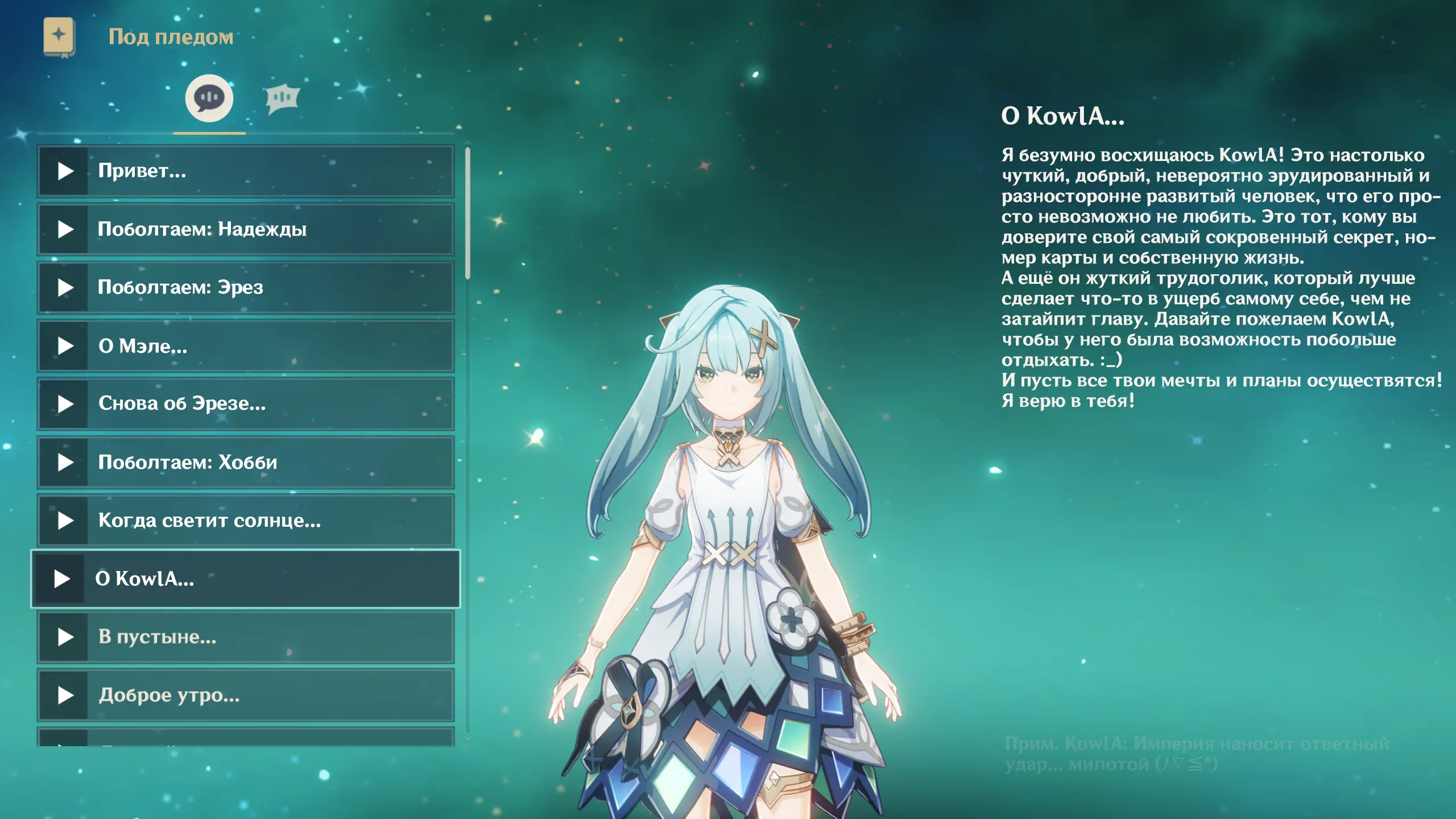Switch to the story voice-over tab

[x=209, y=98]
